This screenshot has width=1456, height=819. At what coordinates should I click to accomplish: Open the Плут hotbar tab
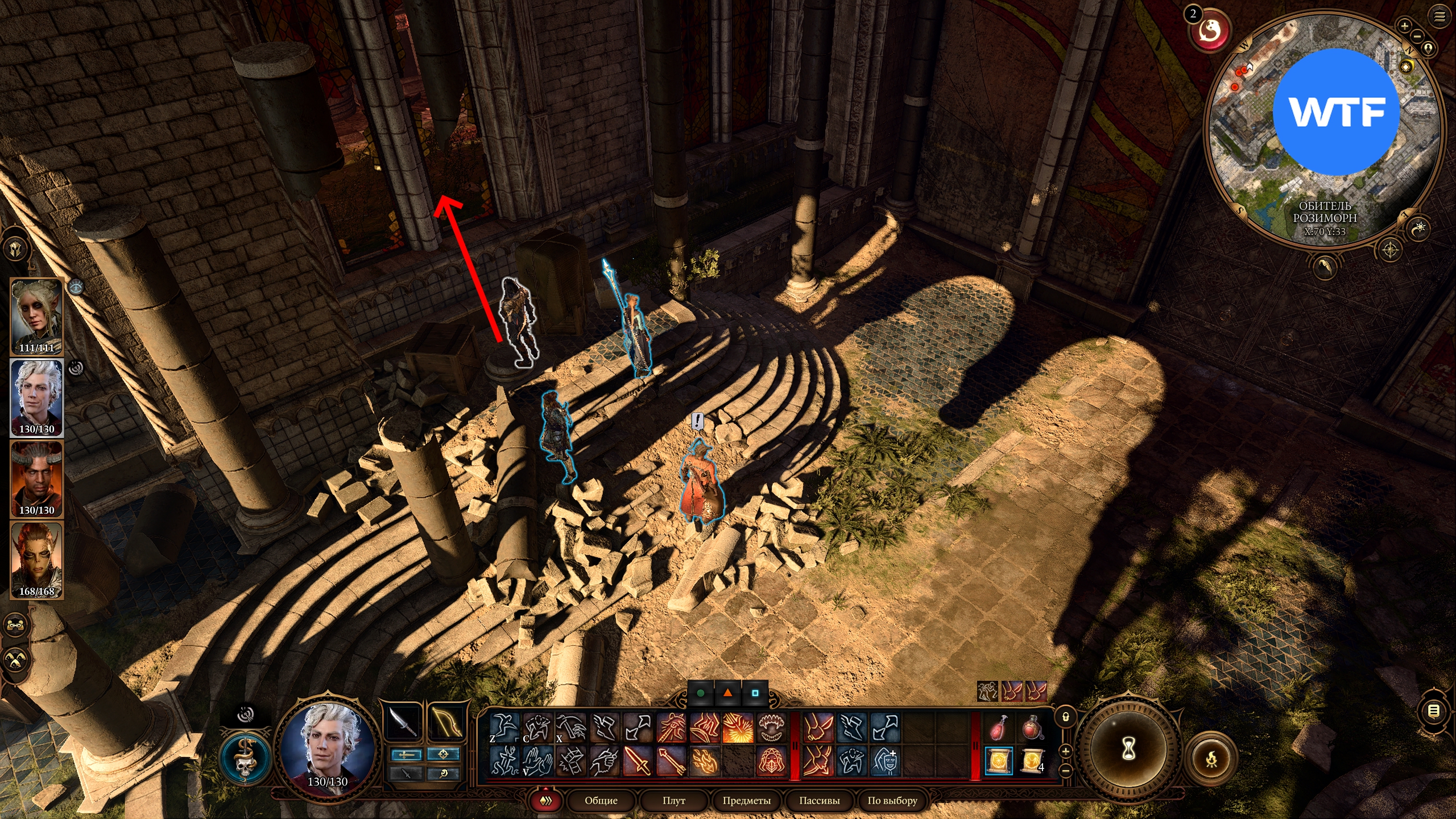pyautogui.click(x=673, y=800)
